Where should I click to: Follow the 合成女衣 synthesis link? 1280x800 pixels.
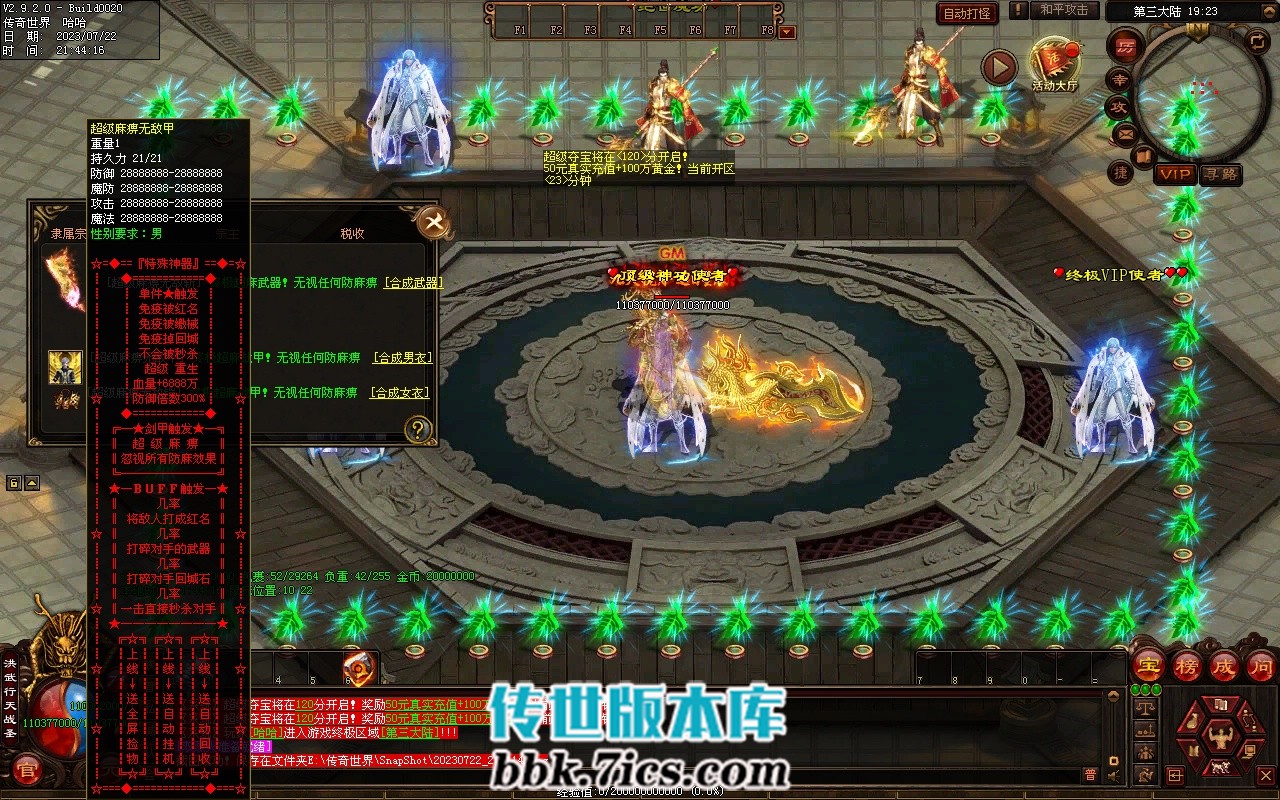pyautogui.click(x=399, y=393)
